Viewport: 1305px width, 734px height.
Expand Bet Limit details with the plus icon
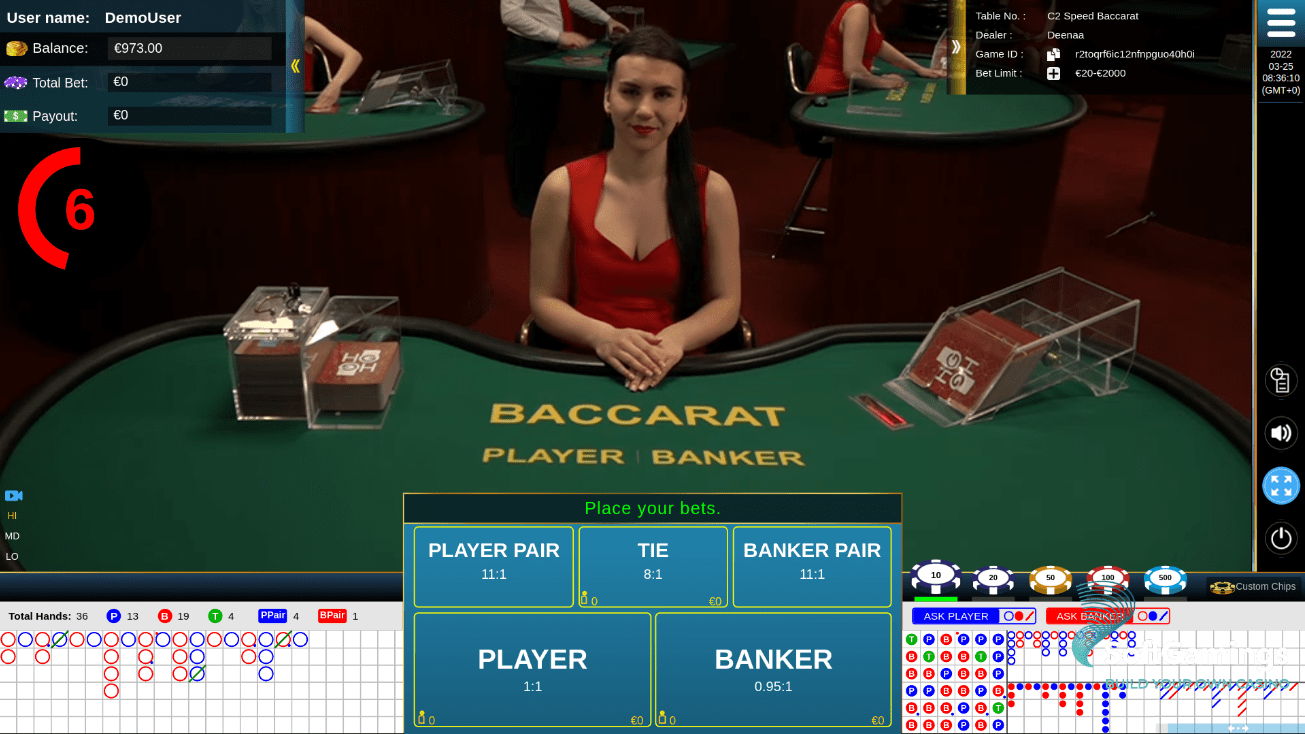pos(1053,72)
